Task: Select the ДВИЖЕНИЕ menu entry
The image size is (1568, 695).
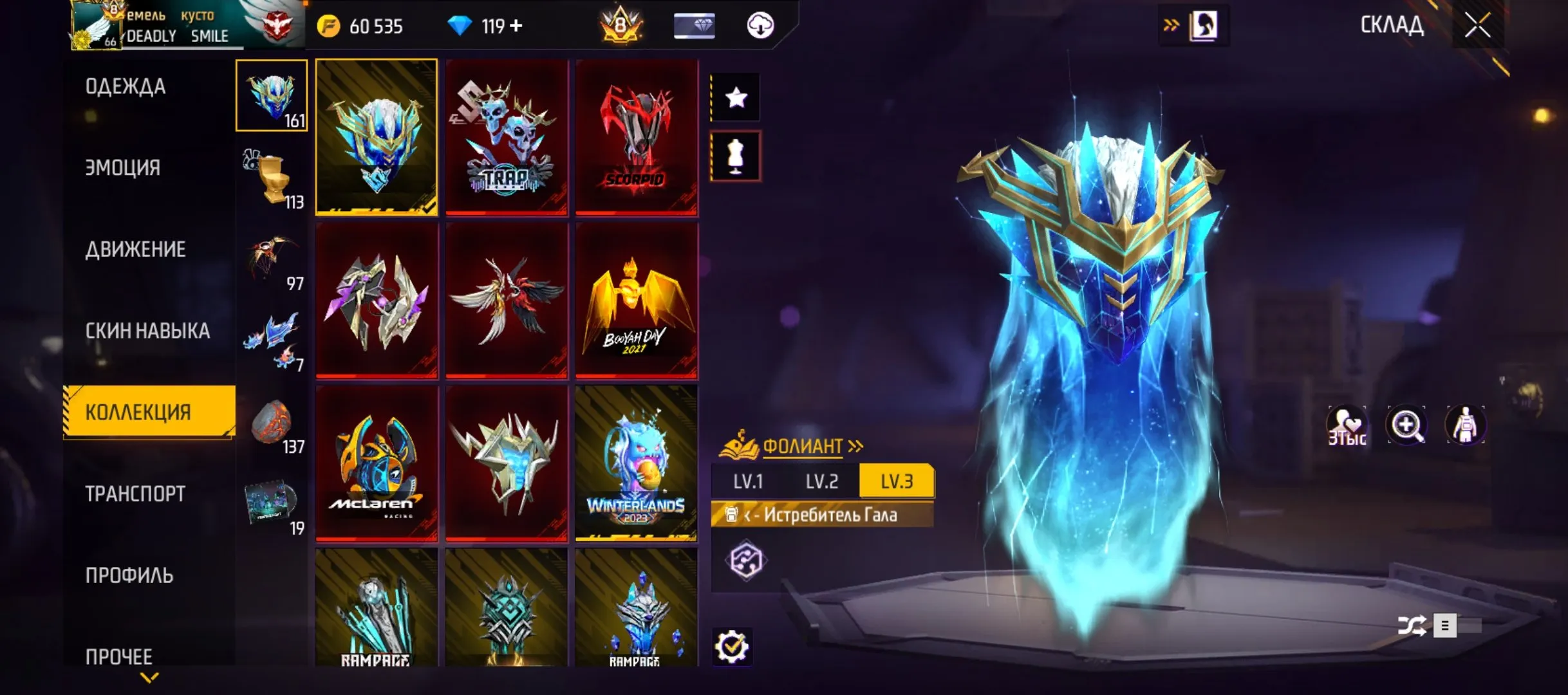Action: [135, 249]
